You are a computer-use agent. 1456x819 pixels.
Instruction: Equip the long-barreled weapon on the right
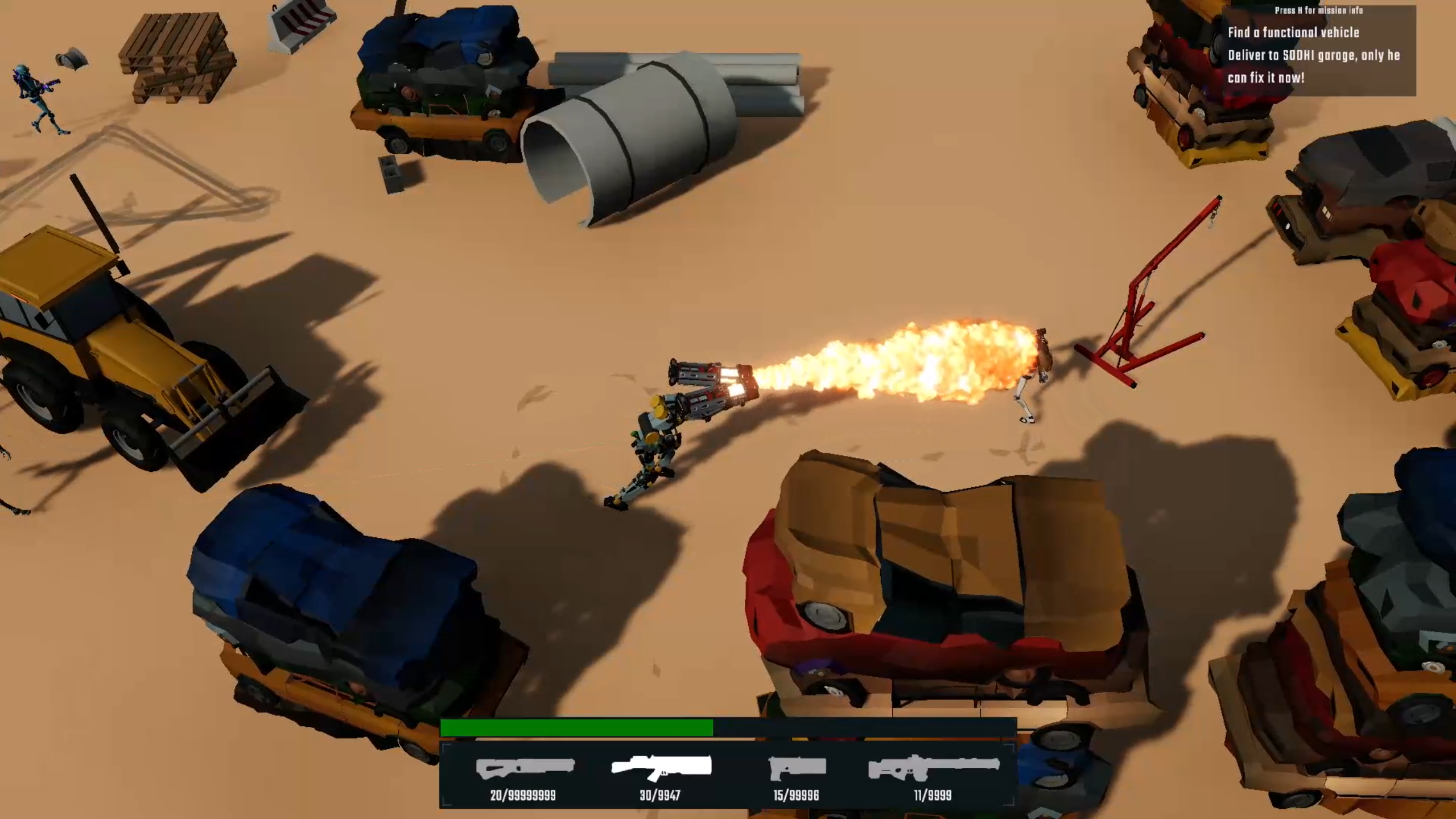tap(933, 768)
